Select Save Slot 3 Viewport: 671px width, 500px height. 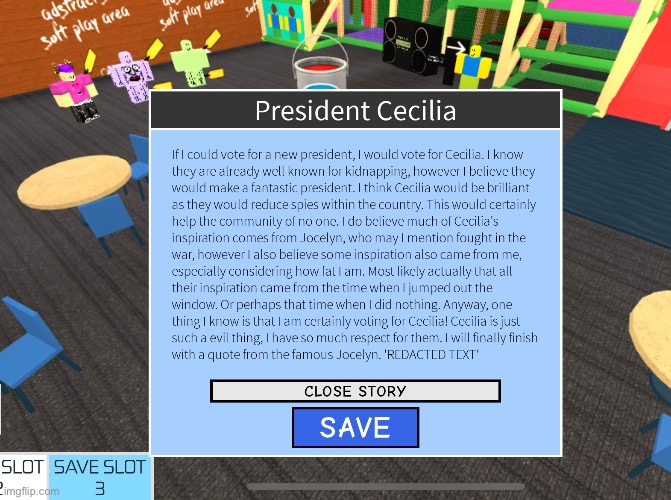point(99,477)
